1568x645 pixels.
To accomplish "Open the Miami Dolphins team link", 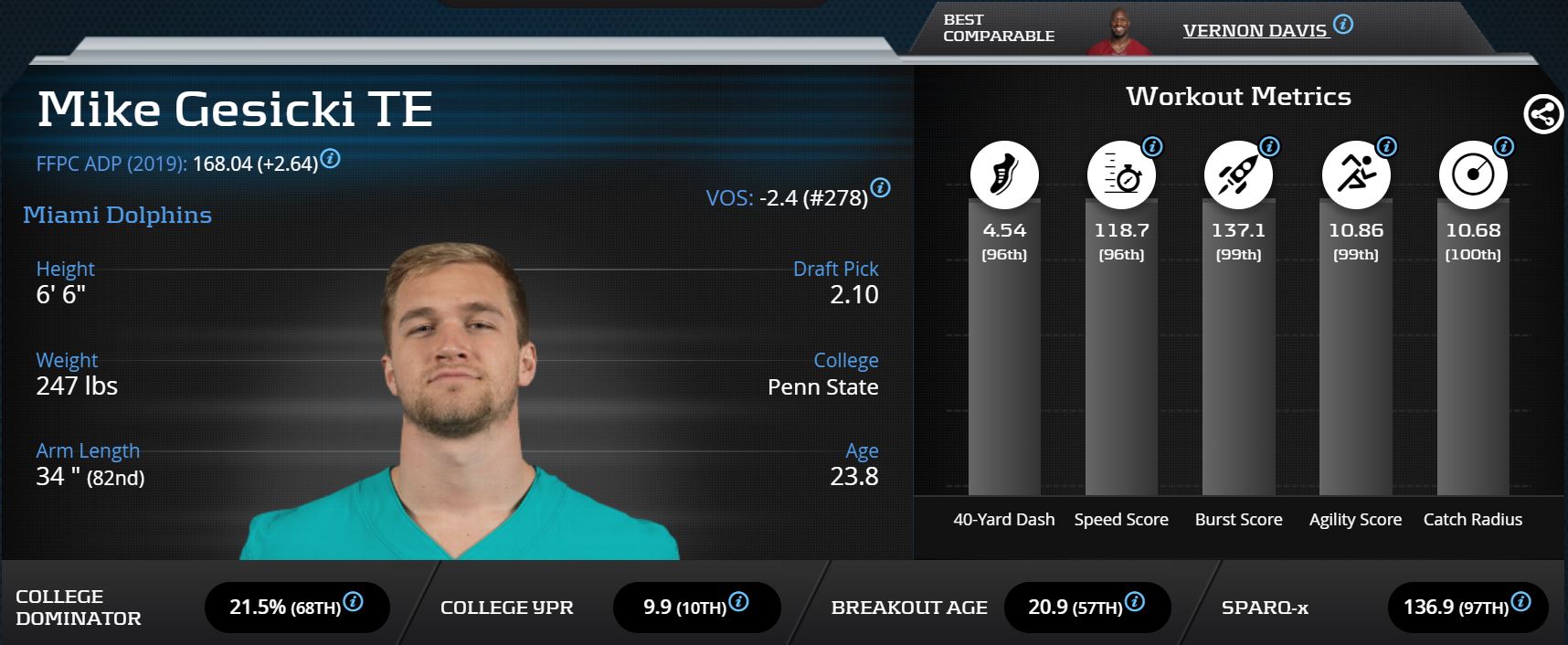I will 117,215.
